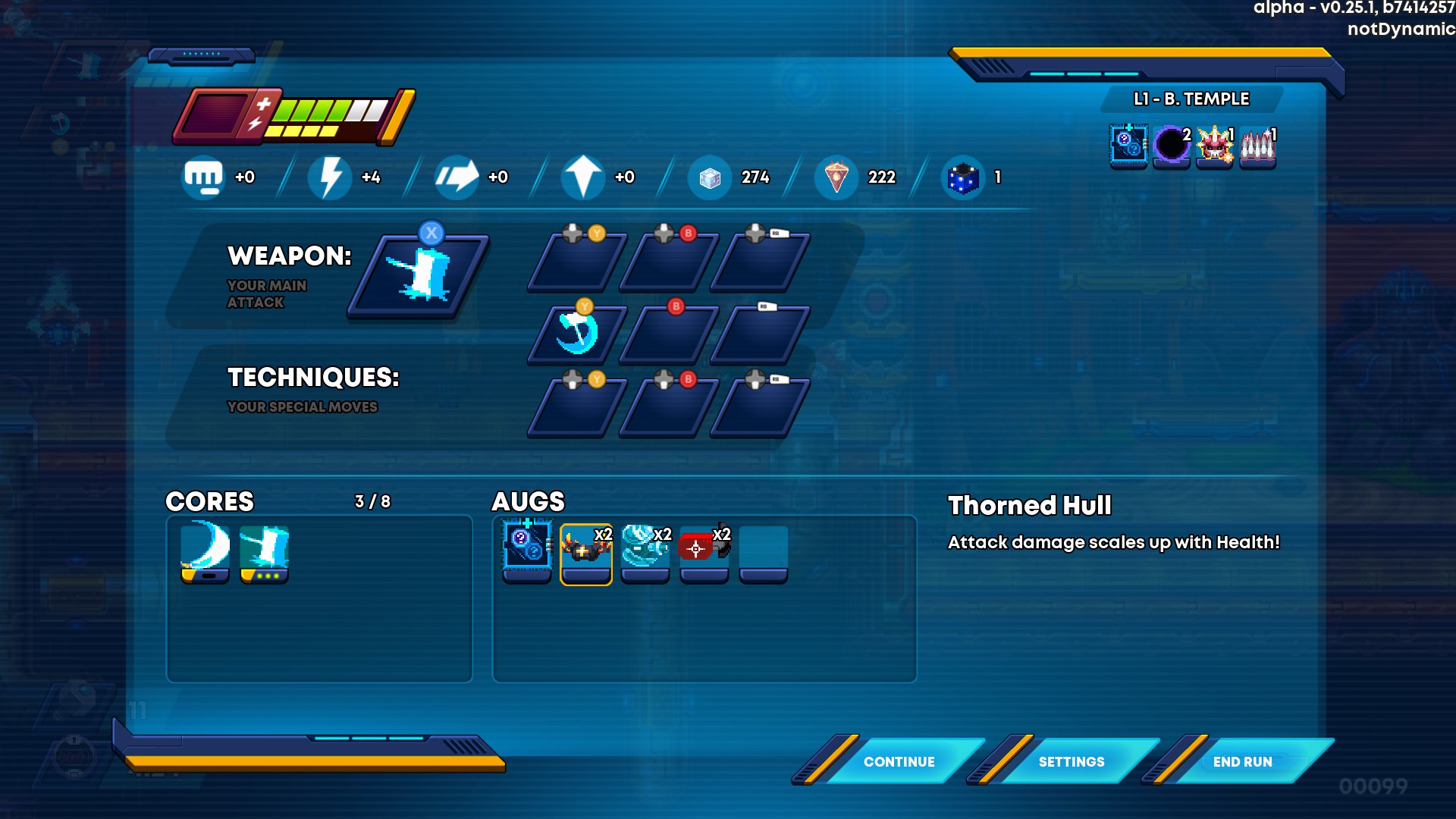This screenshot has height=819, width=1456.
Task: End the run
Action: tap(1242, 761)
